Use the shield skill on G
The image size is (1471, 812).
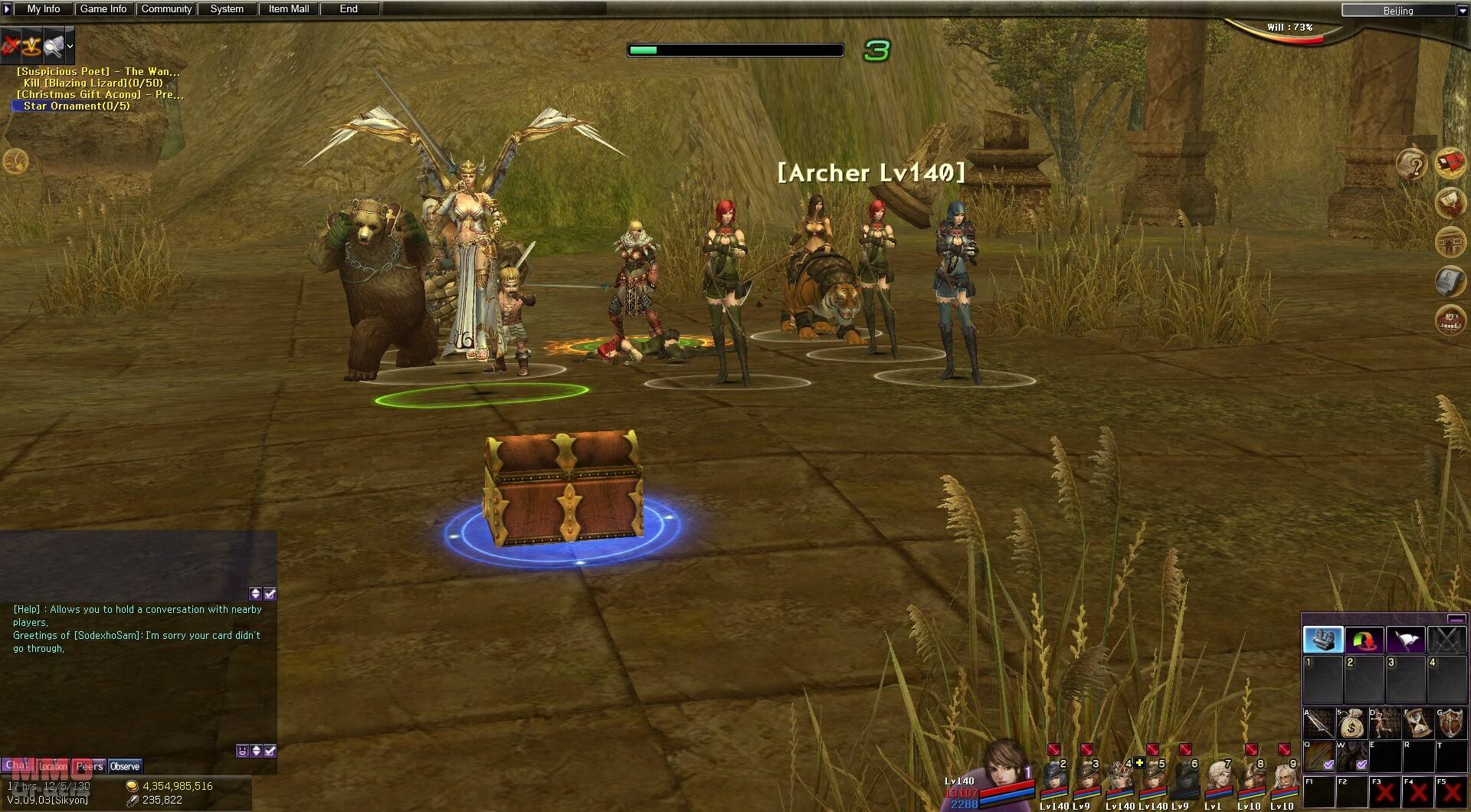1451,723
